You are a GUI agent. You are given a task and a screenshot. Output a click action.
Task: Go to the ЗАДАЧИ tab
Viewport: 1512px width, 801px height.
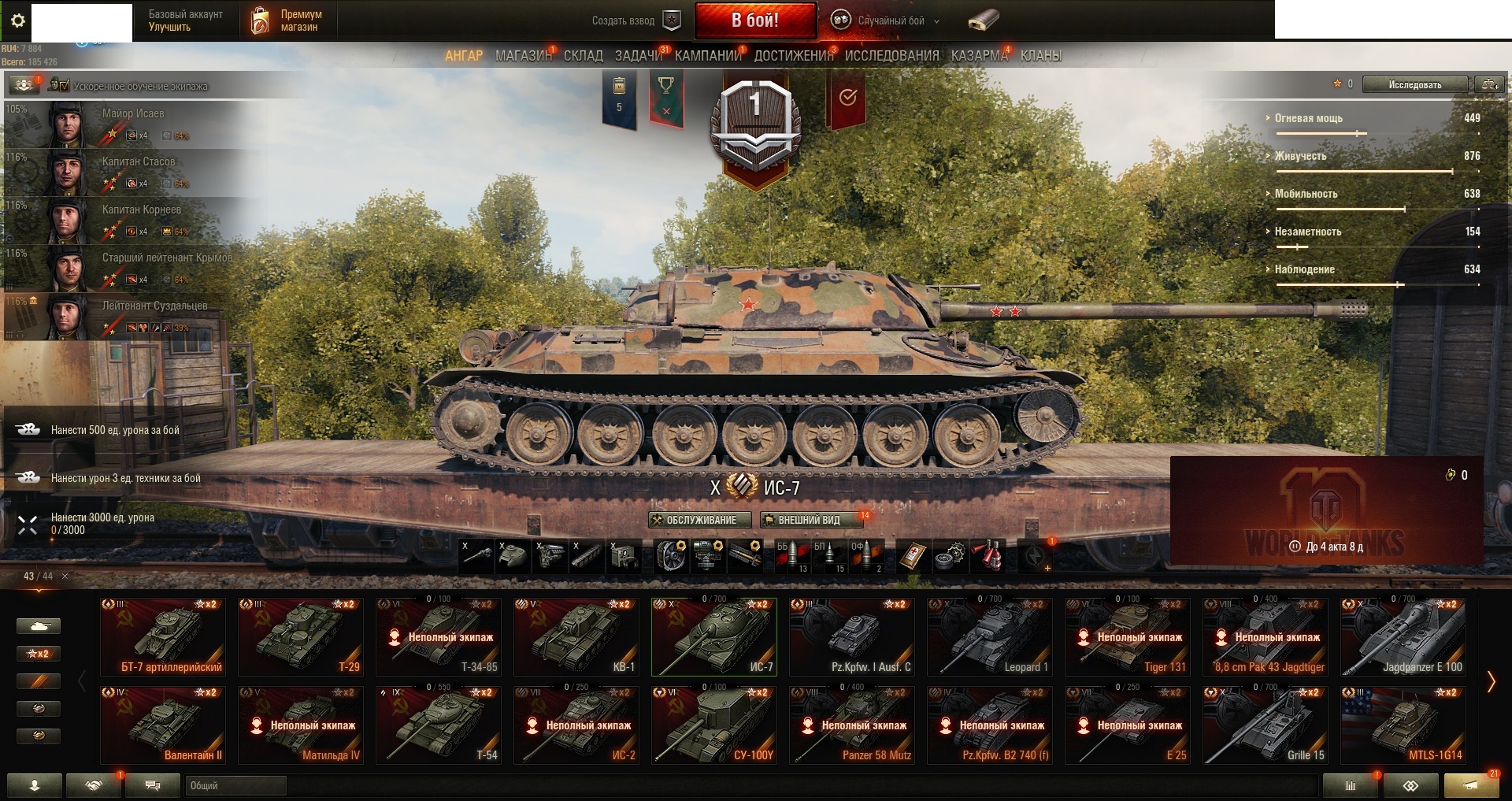pyautogui.click(x=639, y=56)
